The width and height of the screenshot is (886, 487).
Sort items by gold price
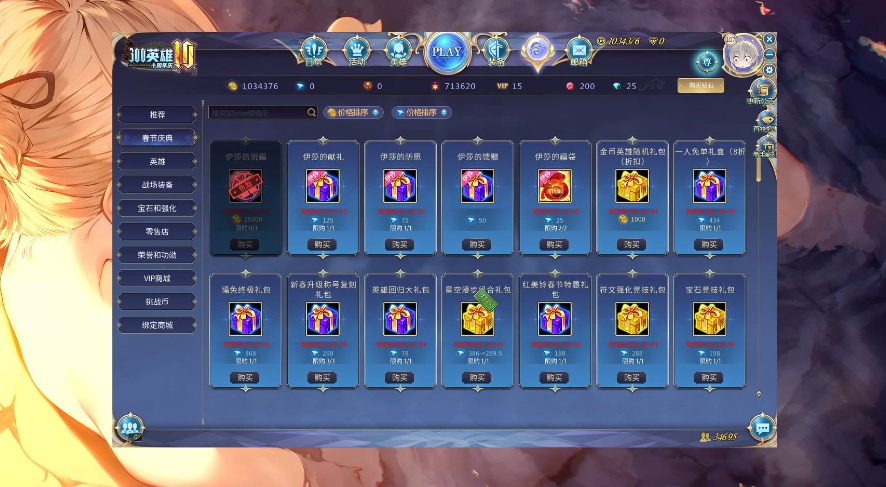354,113
